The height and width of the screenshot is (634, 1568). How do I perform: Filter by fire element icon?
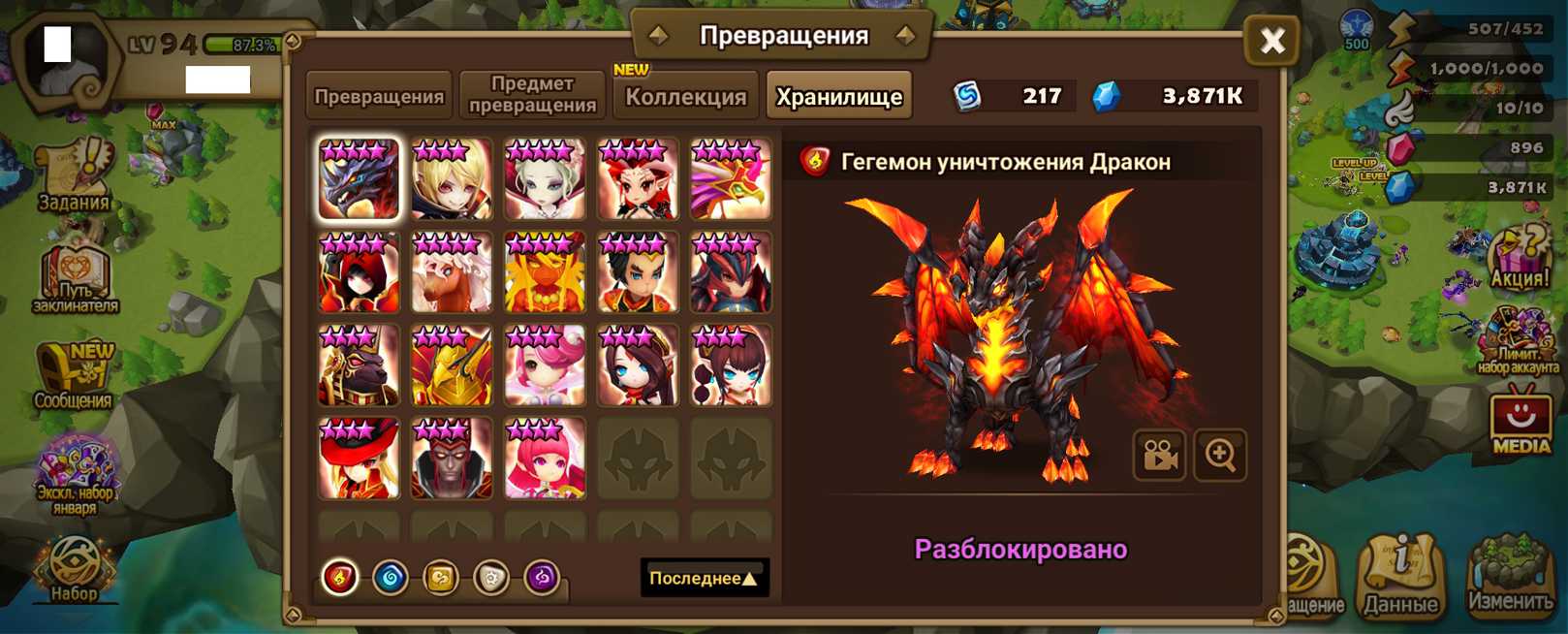(340, 578)
